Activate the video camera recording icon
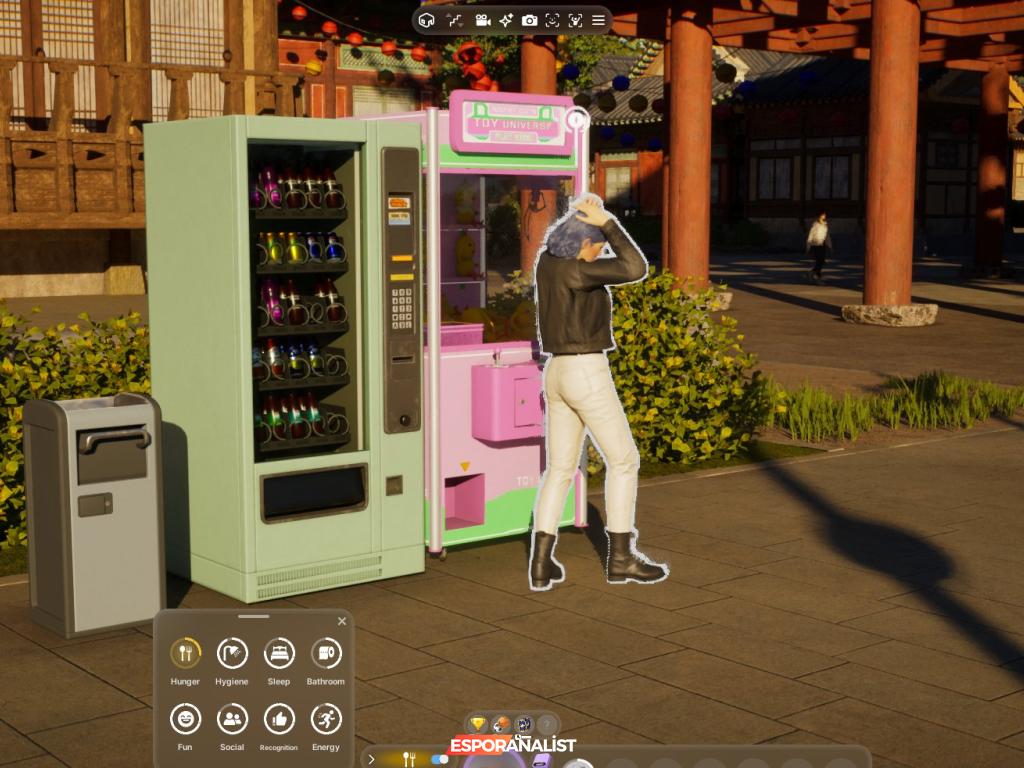The image size is (1024, 768). 482,20
